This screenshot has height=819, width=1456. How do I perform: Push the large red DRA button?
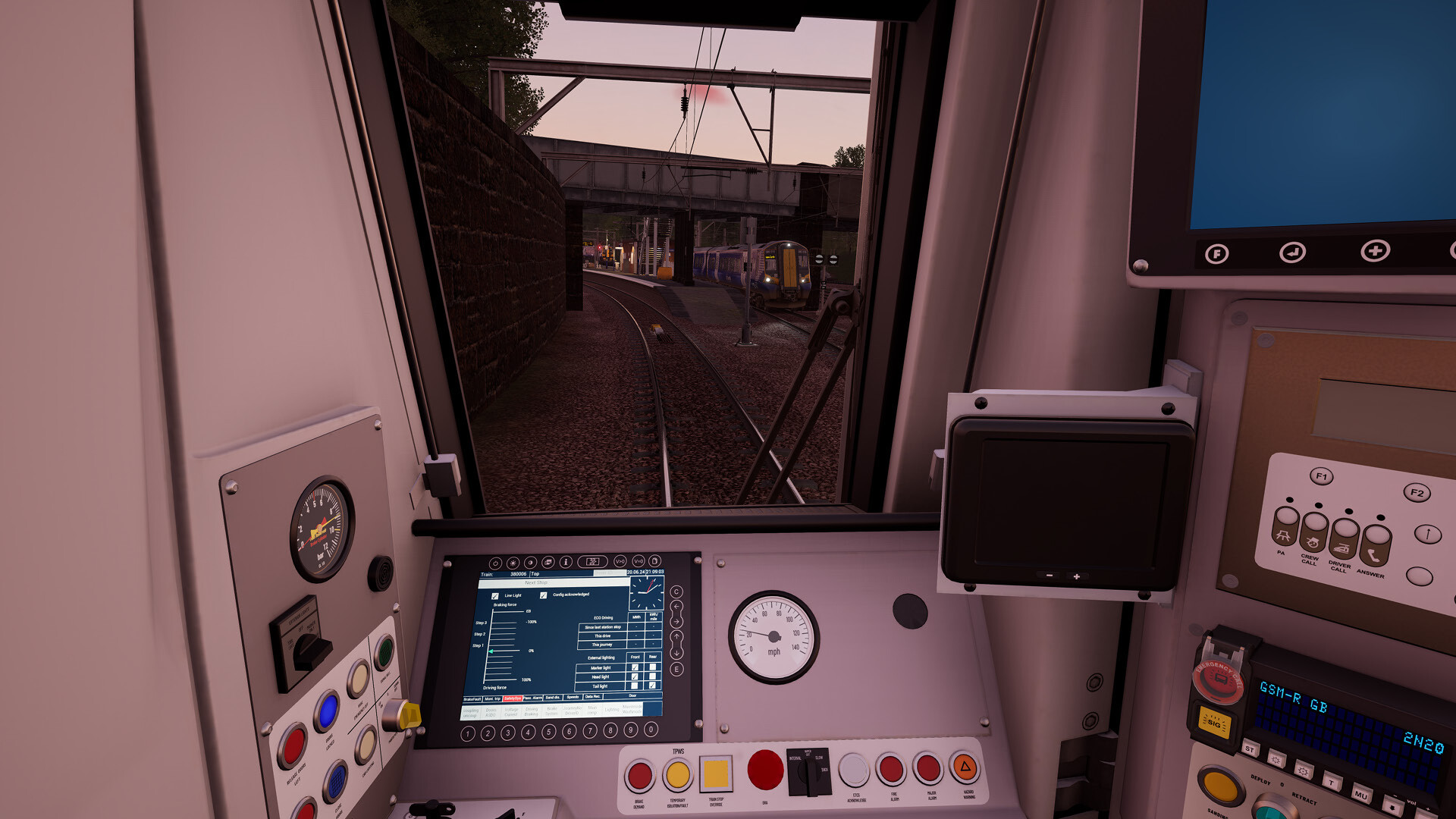[x=764, y=770]
